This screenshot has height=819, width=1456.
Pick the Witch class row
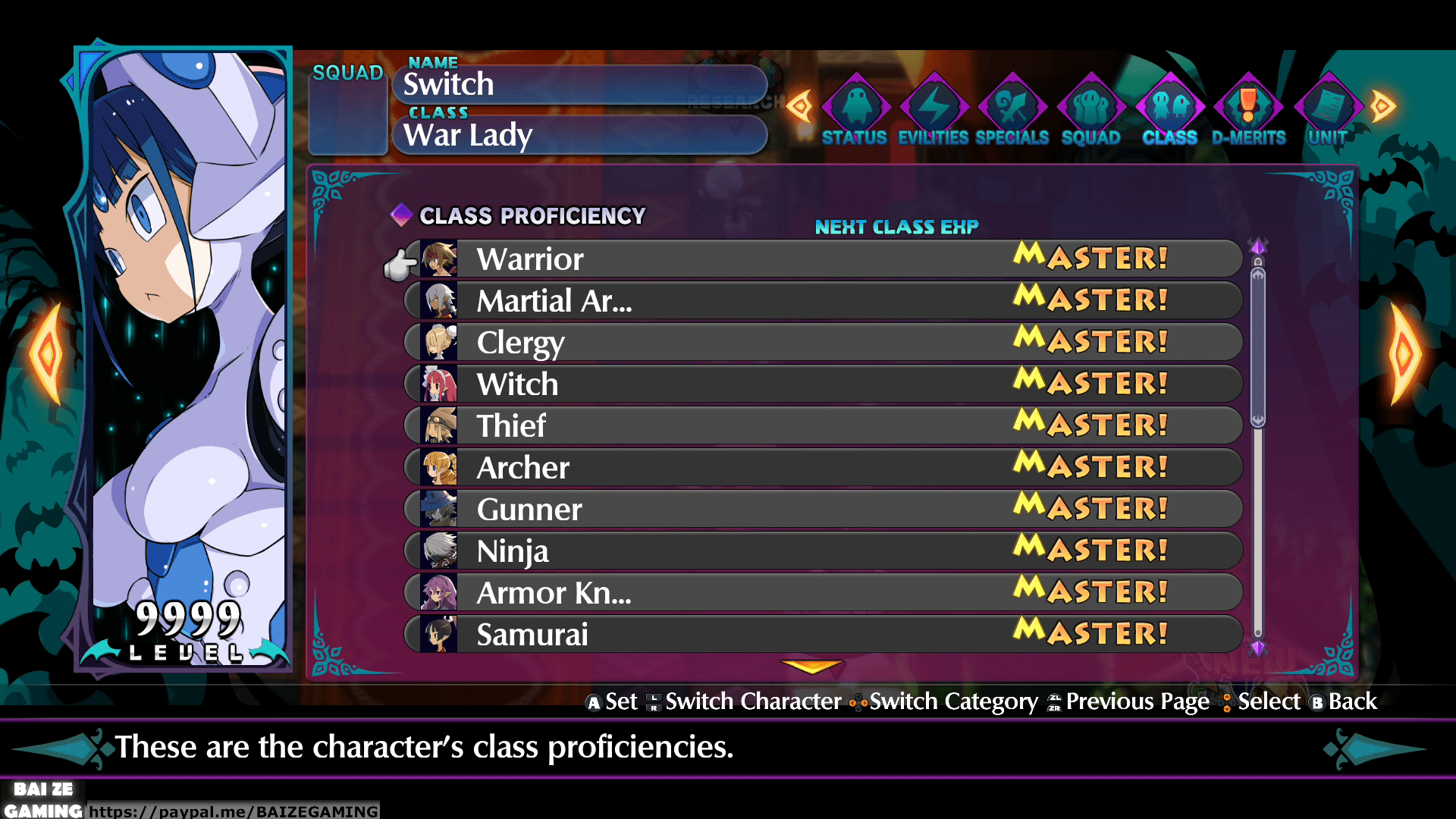[x=823, y=384]
